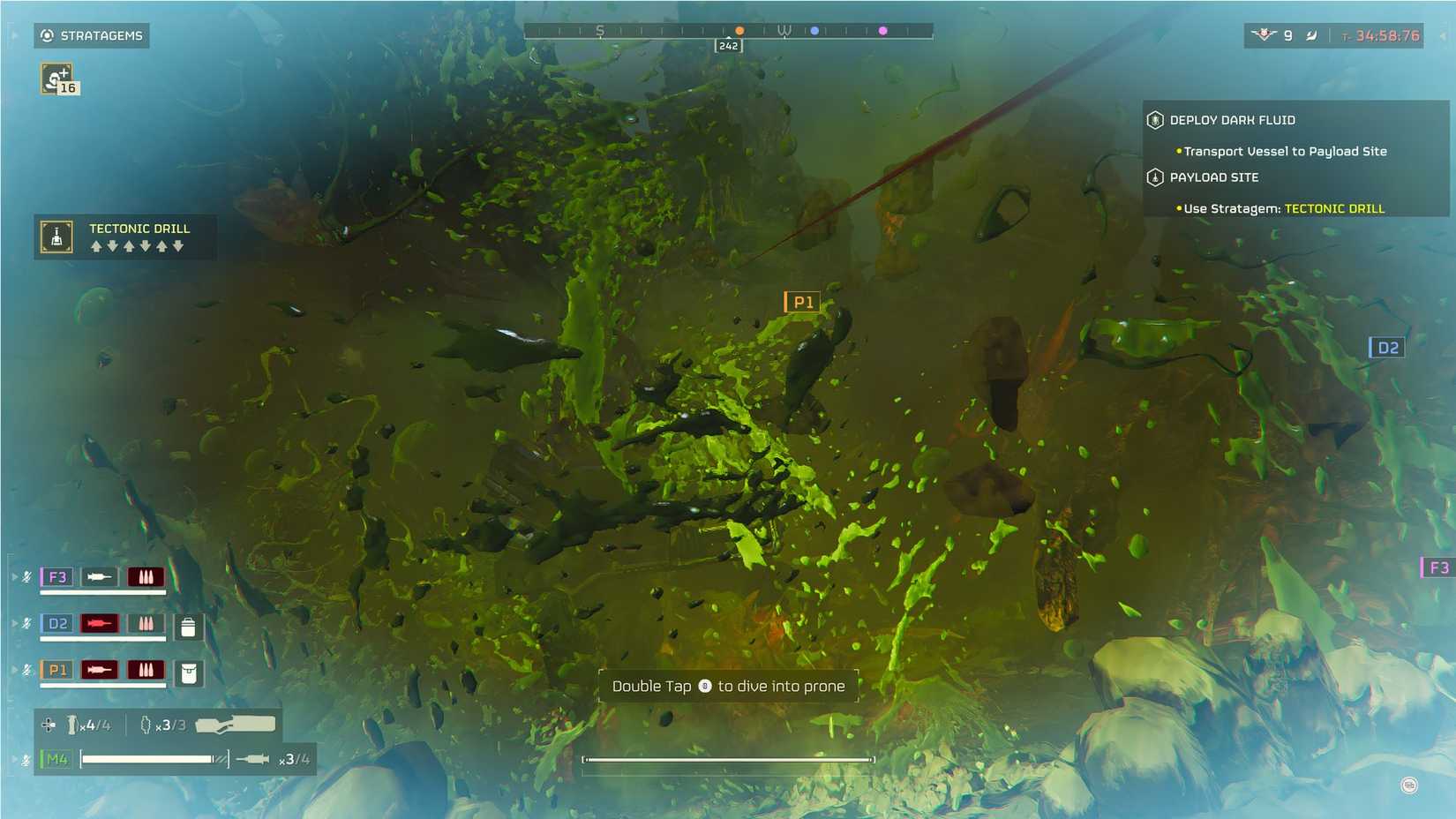Click the Tectonic Drill stratagem icon
Screen dimensions: 1456x819
(56, 237)
